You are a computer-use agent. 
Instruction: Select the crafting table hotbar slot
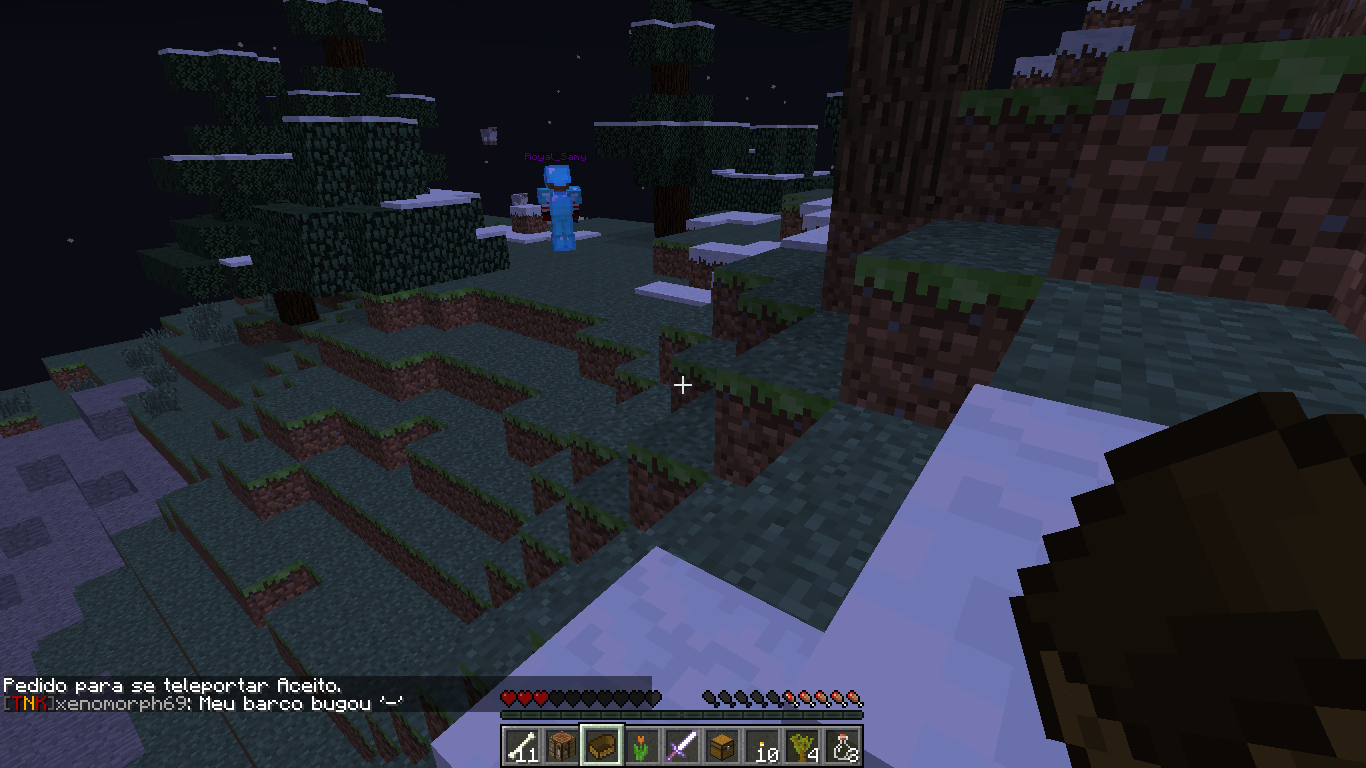pyautogui.click(x=561, y=745)
